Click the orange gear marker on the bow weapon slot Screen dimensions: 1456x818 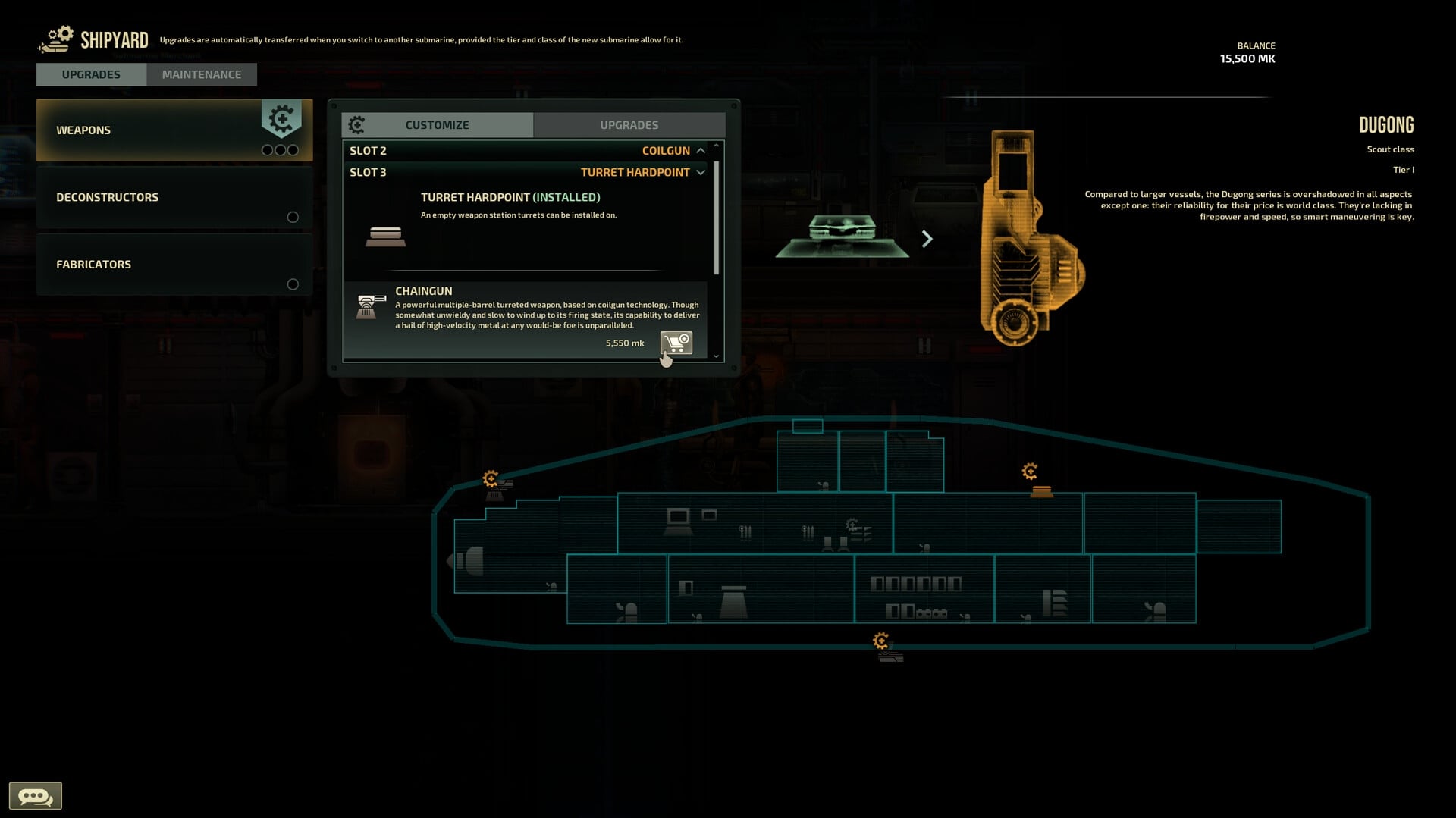[x=491, y=480]
